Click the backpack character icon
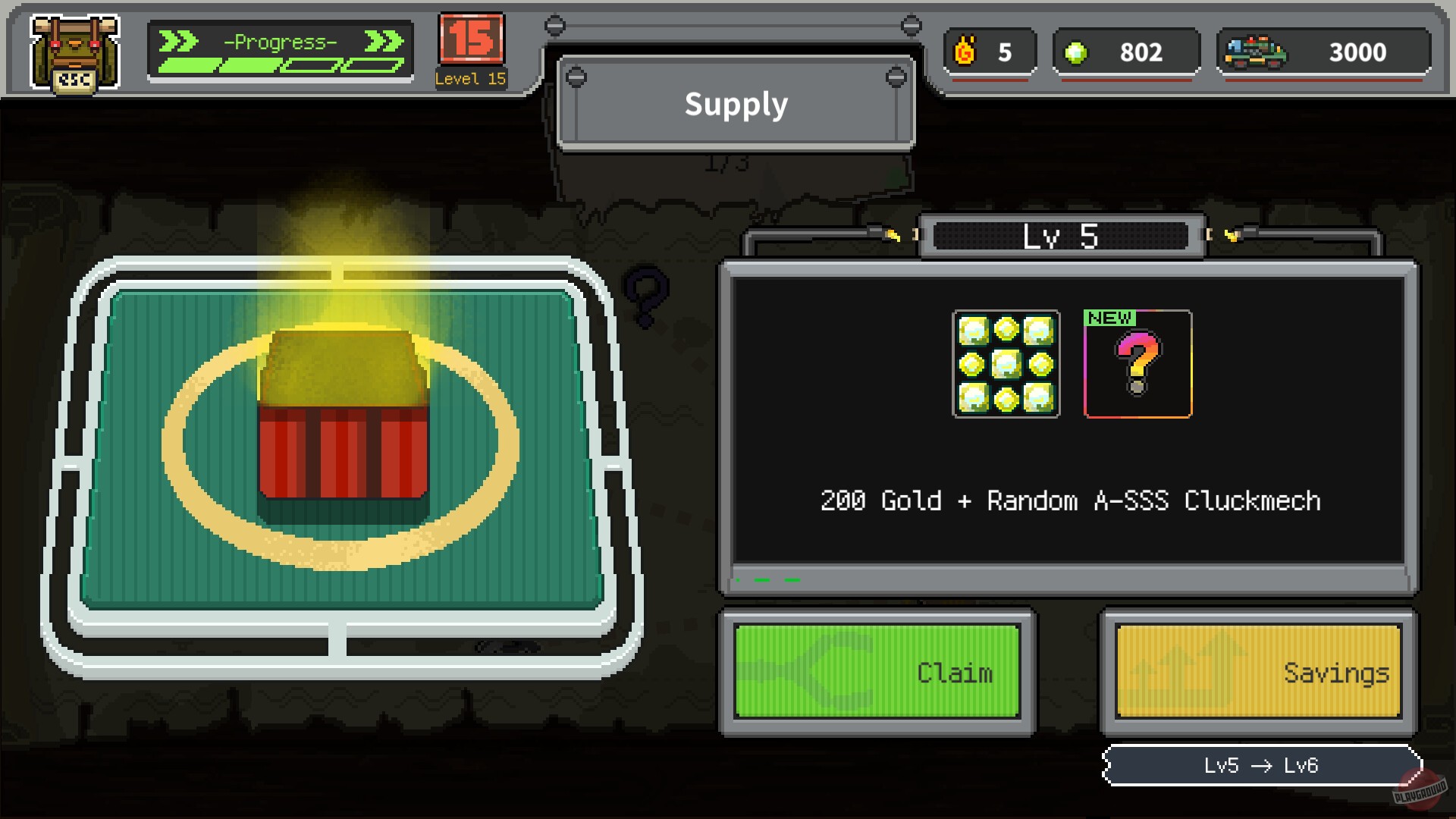Viewport: 1456px width, 819px height. (x=74, y=52)
